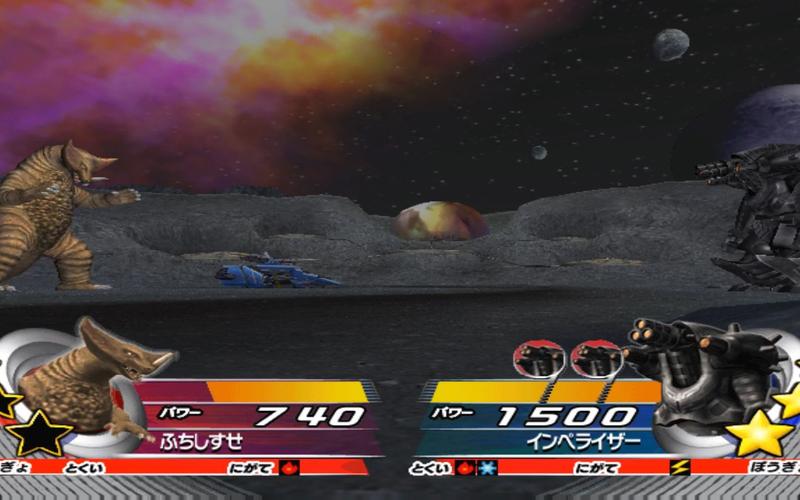Select the インペライザー name plate
Screen dimensions: 800x500
point(542,439)
